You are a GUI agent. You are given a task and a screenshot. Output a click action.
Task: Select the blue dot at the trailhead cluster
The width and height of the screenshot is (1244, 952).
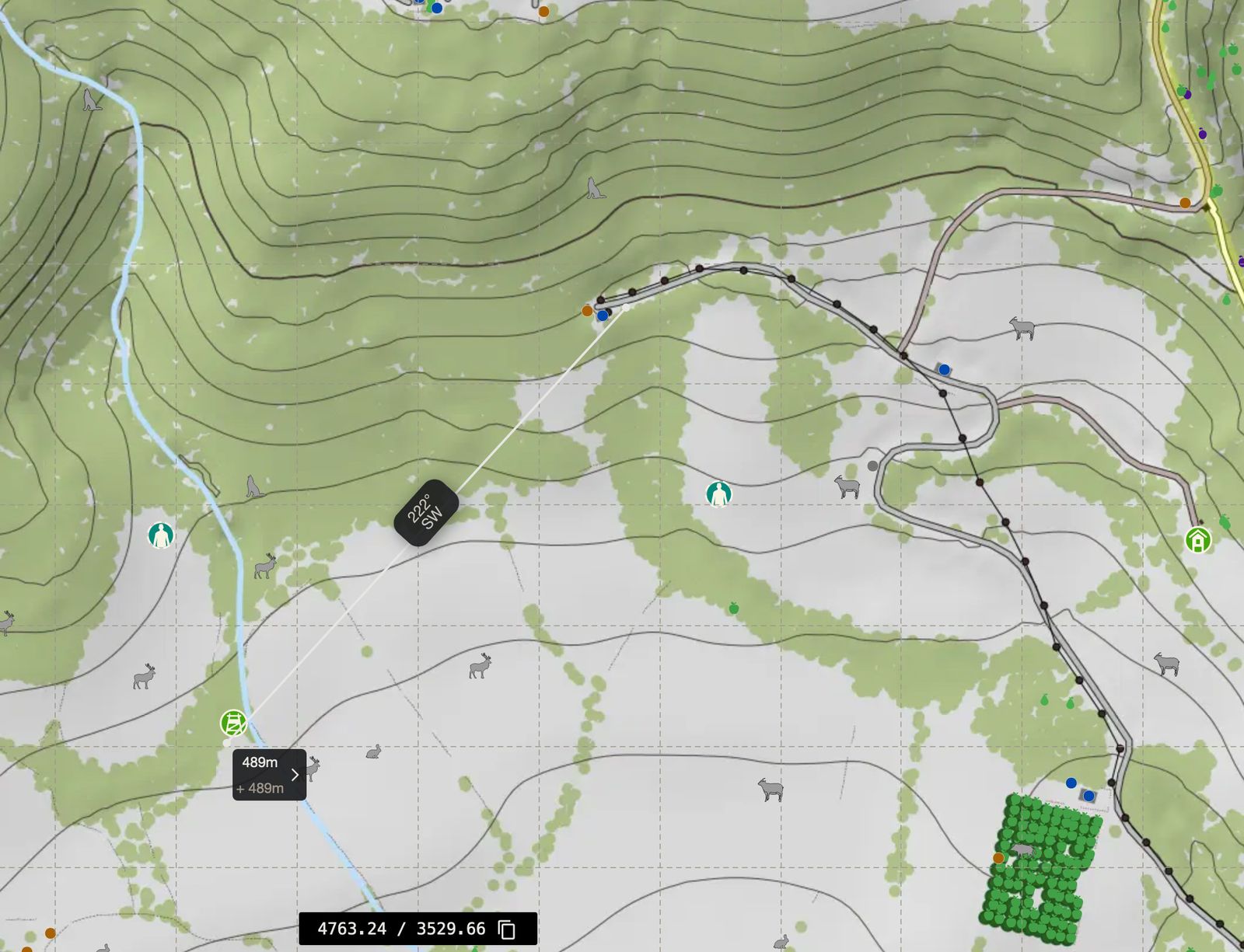click(601, 316)
